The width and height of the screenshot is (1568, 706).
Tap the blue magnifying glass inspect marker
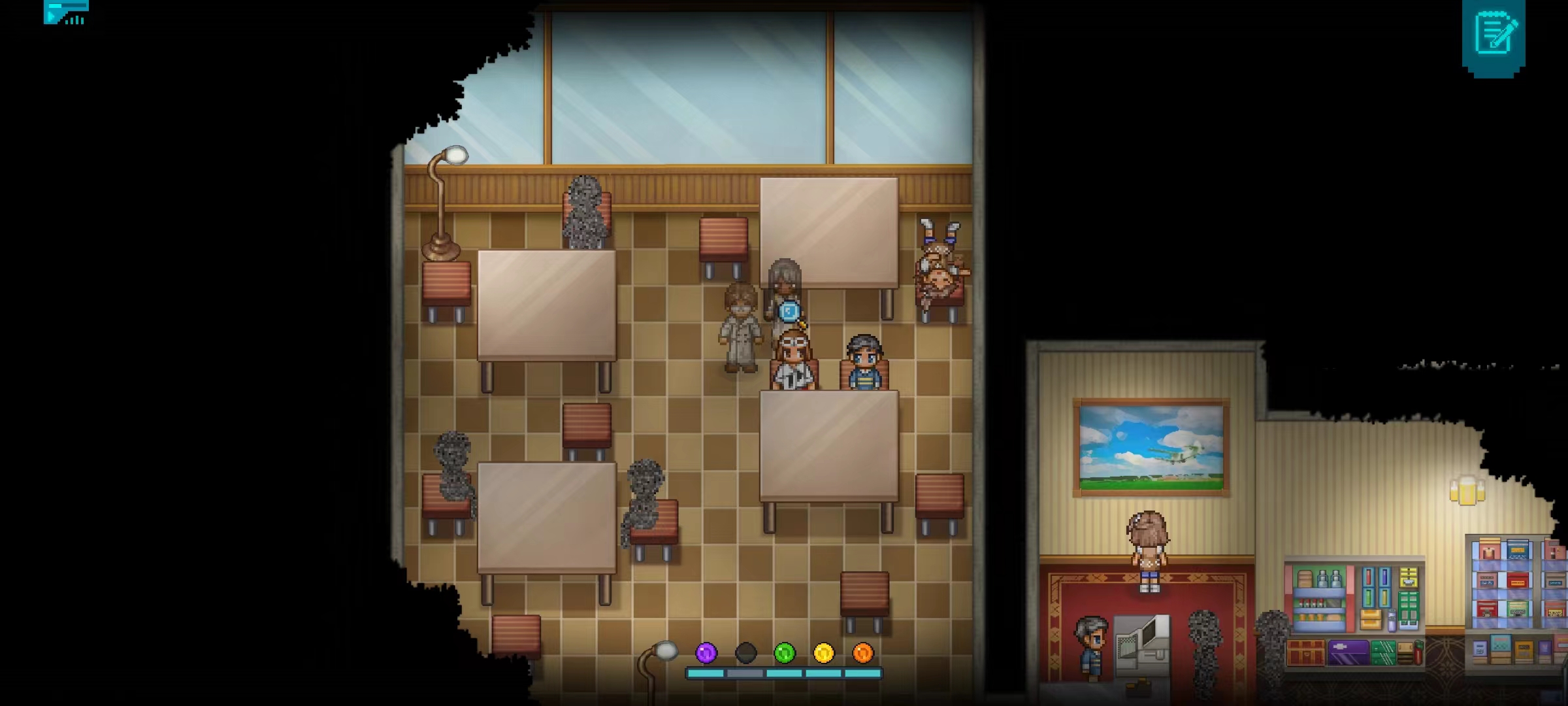point(790,312)
